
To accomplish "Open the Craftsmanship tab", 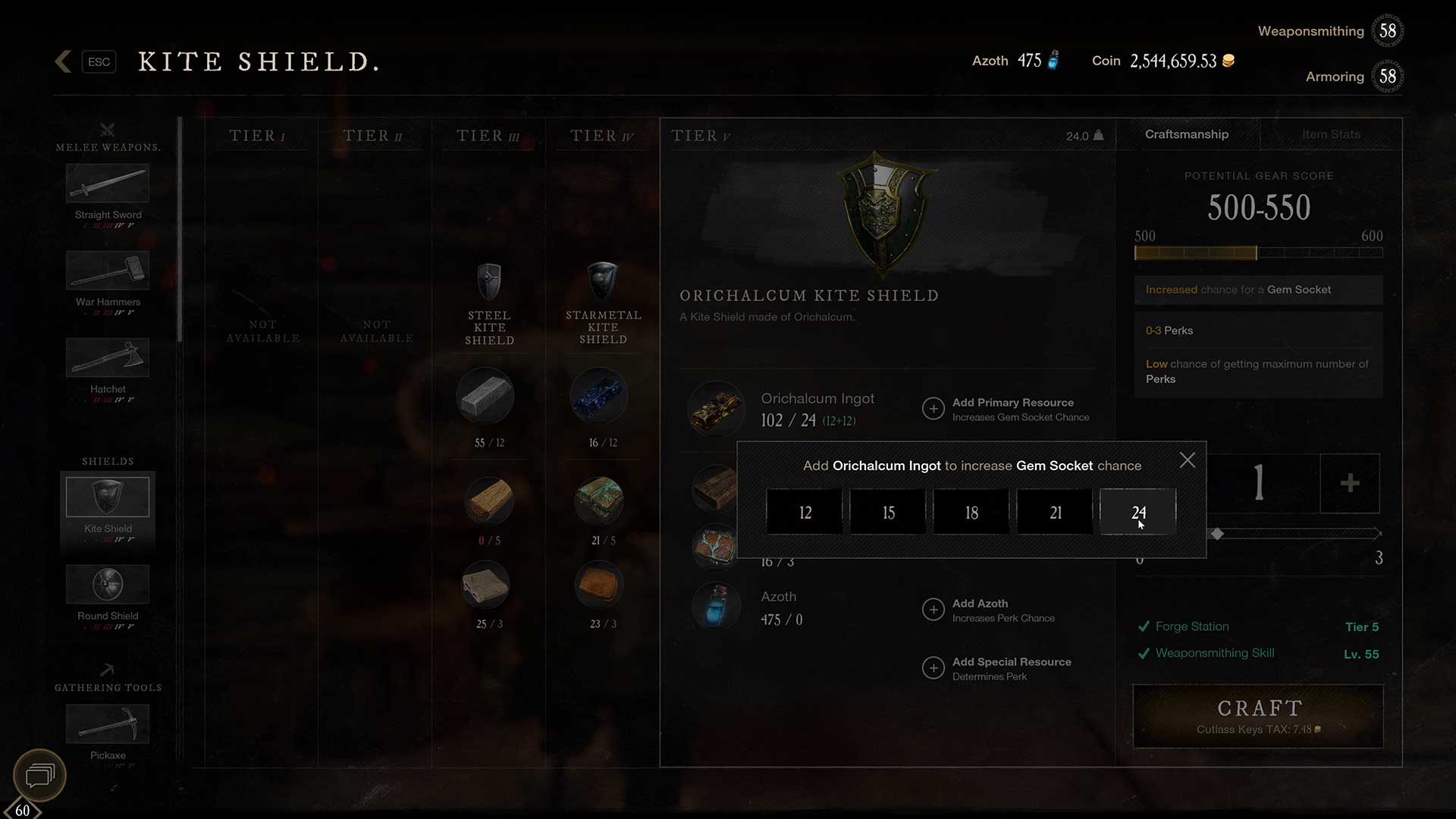I will (x=1186, y=134).
